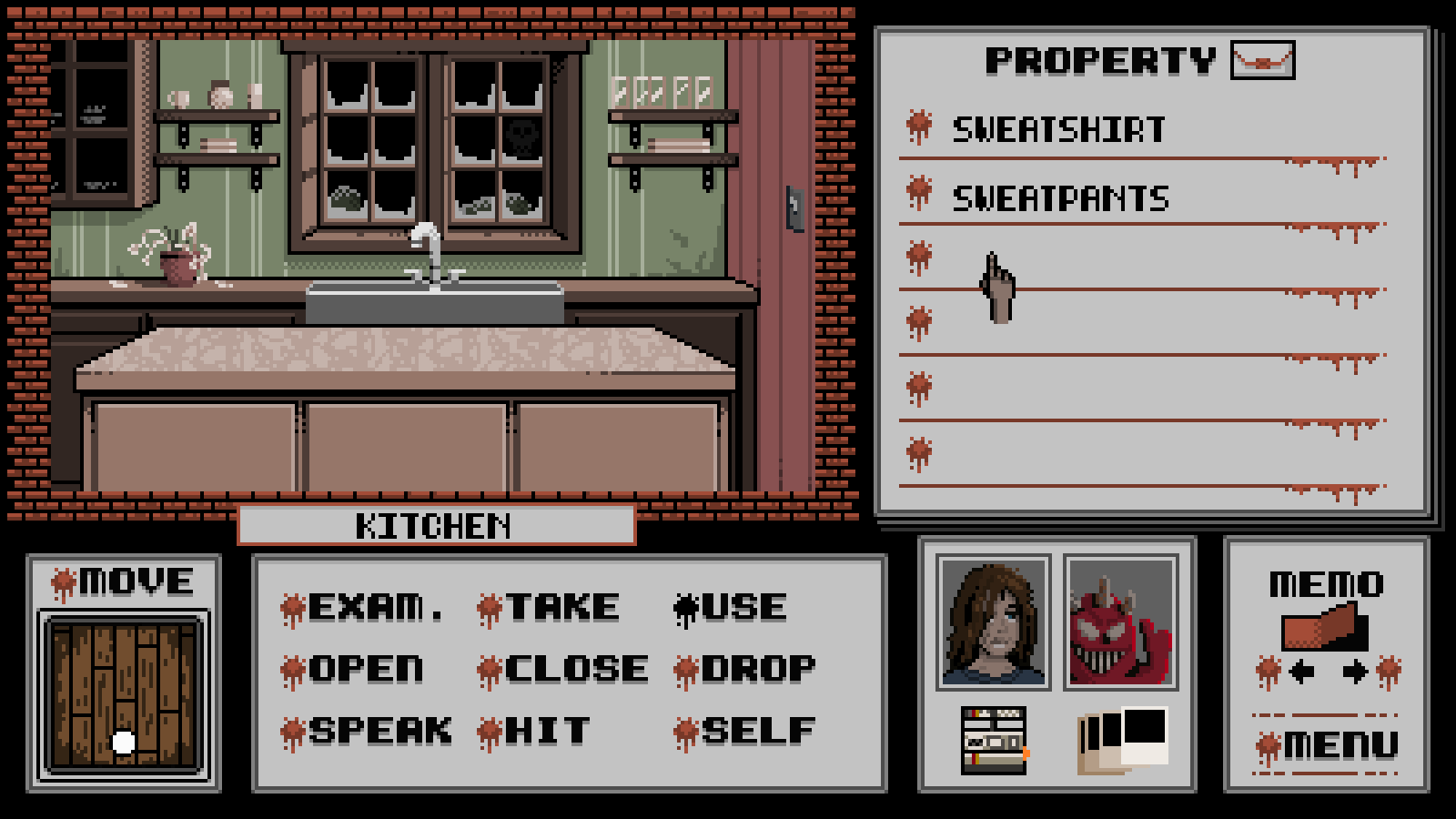Screen dimensions: 1456x819
Task: Click the white dot on the MOVE map
Action: point(123,743)
